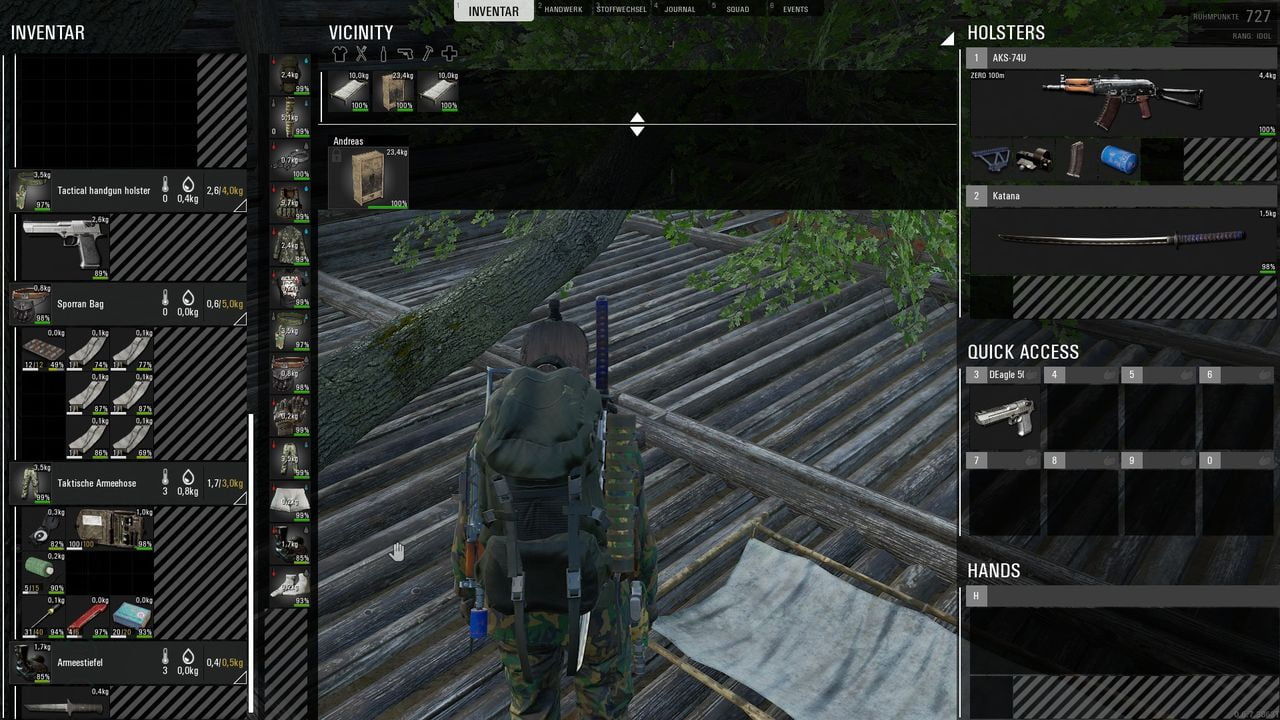
Task: Click the Armeestiefel container header
Action: [128, 662]
